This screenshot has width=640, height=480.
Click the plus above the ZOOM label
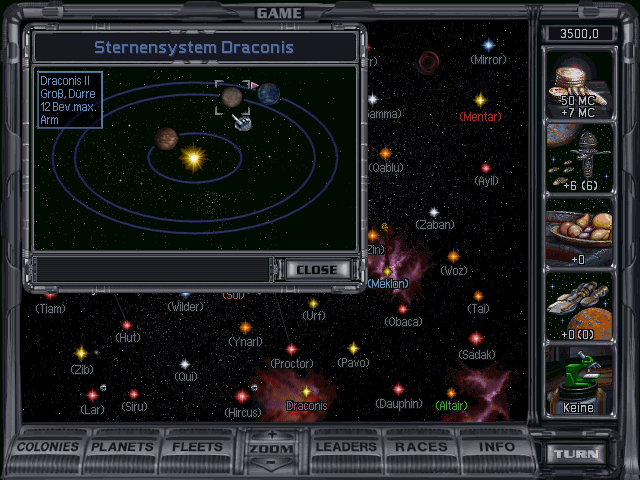click(272, 434)
